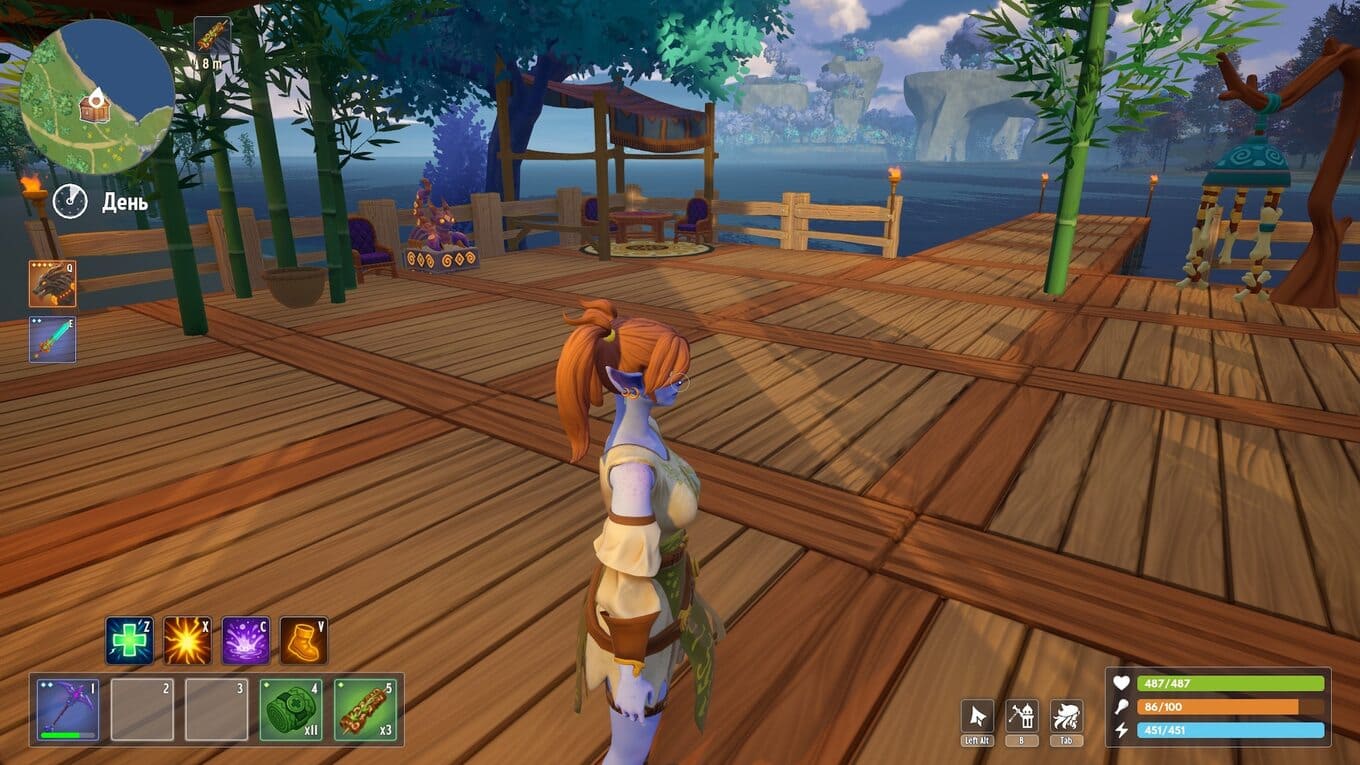Screen dimensions: 1360x765
Task: Trigger the golden boot ability
Action: tap(303, 641)
